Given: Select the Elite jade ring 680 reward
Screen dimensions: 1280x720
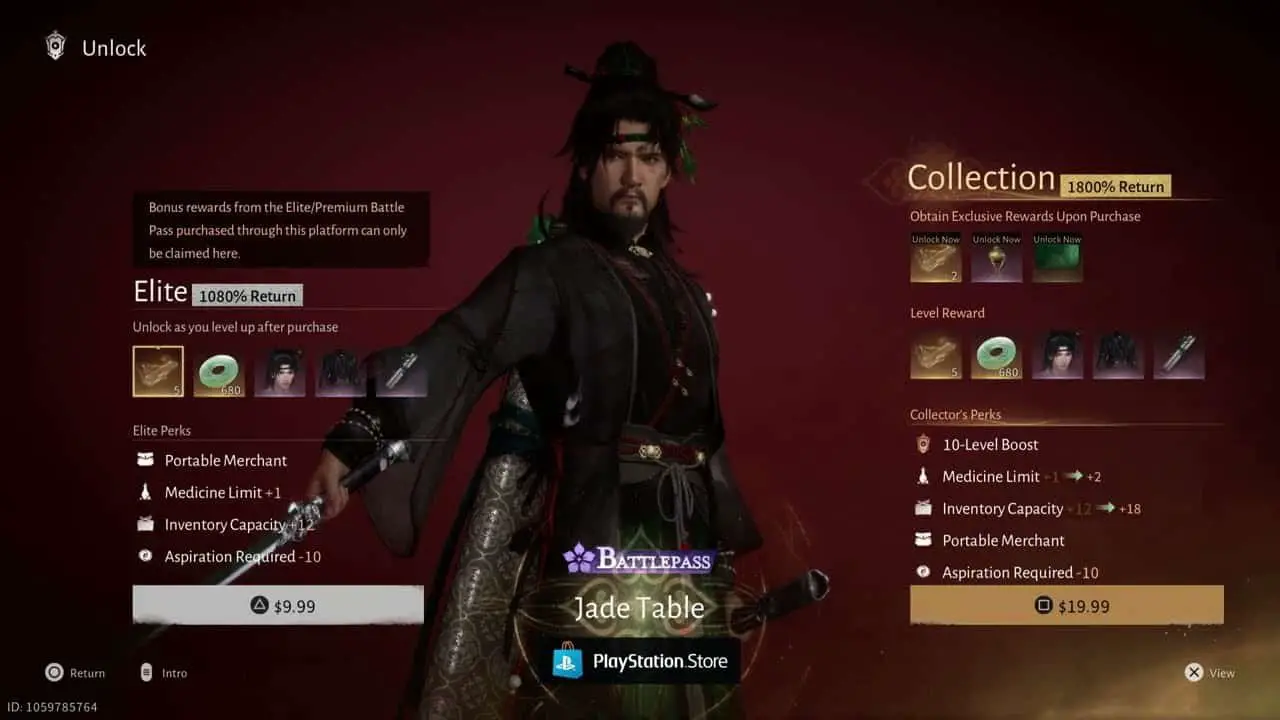Looking at the screenshot, I should tap(219, 372).
